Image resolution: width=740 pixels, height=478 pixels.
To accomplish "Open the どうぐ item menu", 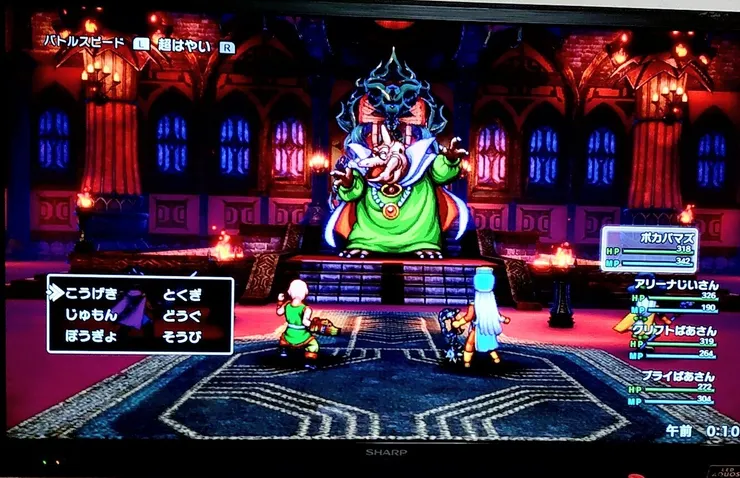I will click(182, 315).
